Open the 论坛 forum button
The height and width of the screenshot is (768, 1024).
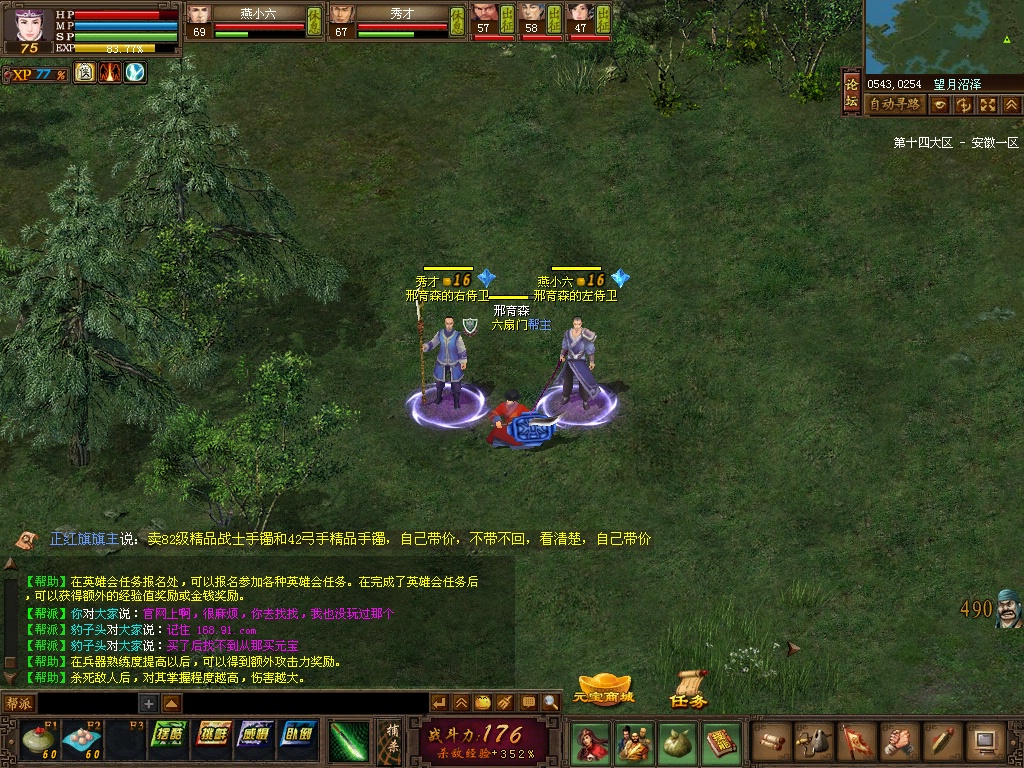coord(851,92)
